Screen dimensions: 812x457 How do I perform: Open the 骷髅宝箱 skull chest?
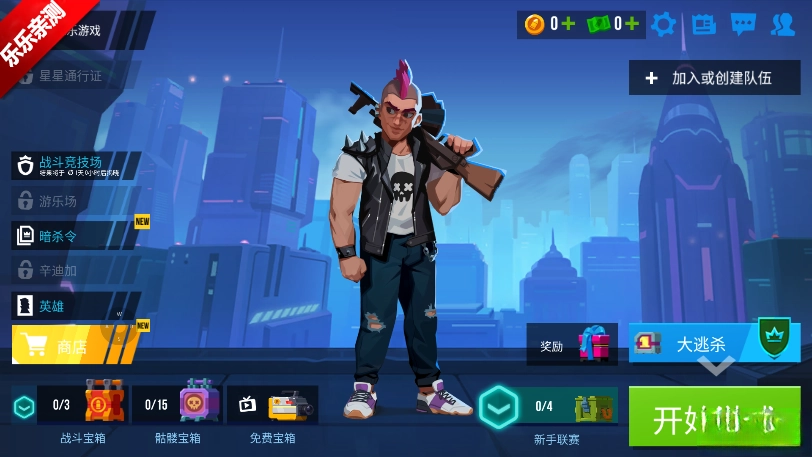178,406
